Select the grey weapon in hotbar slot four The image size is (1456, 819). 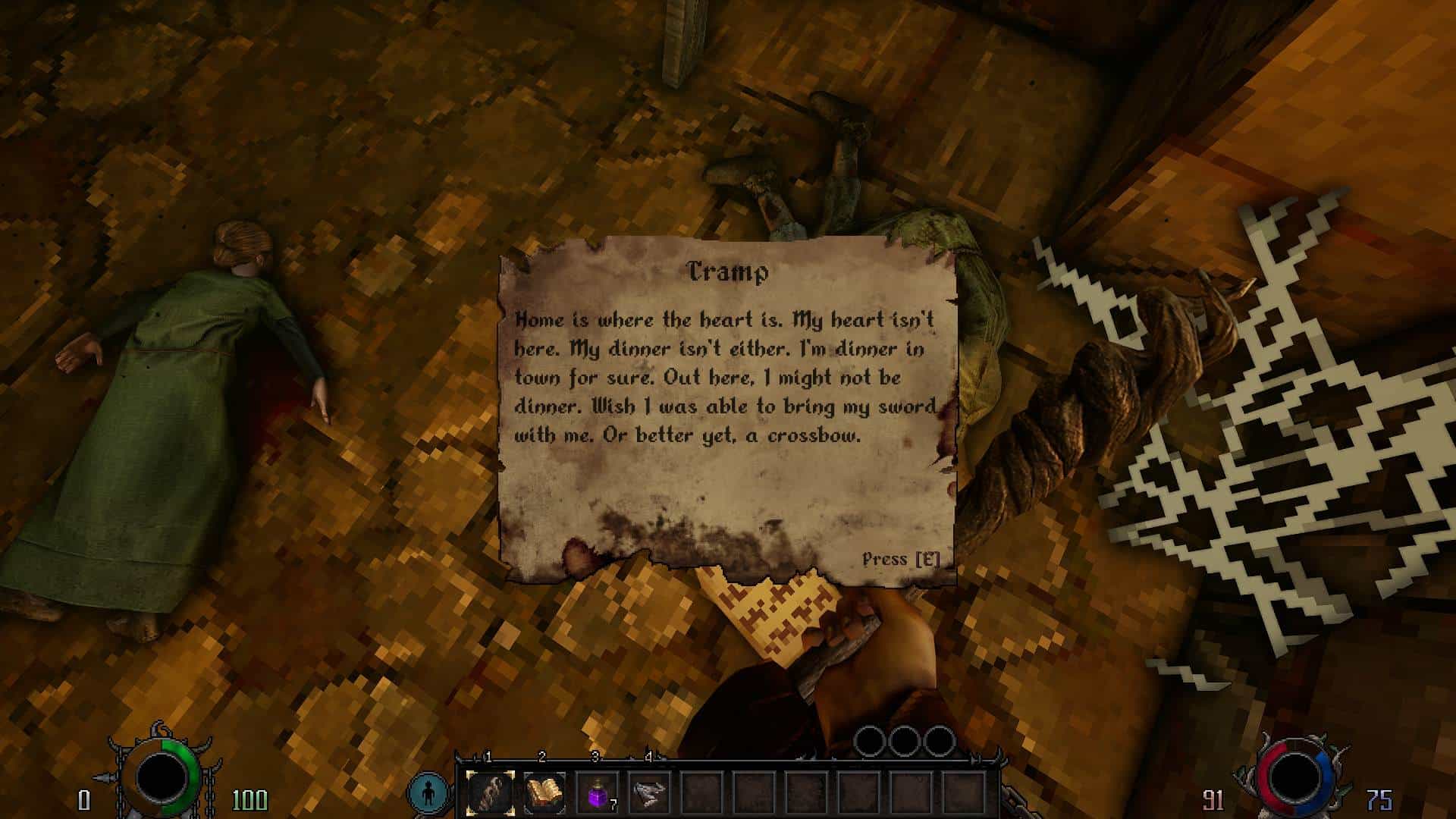click(649, 794)
